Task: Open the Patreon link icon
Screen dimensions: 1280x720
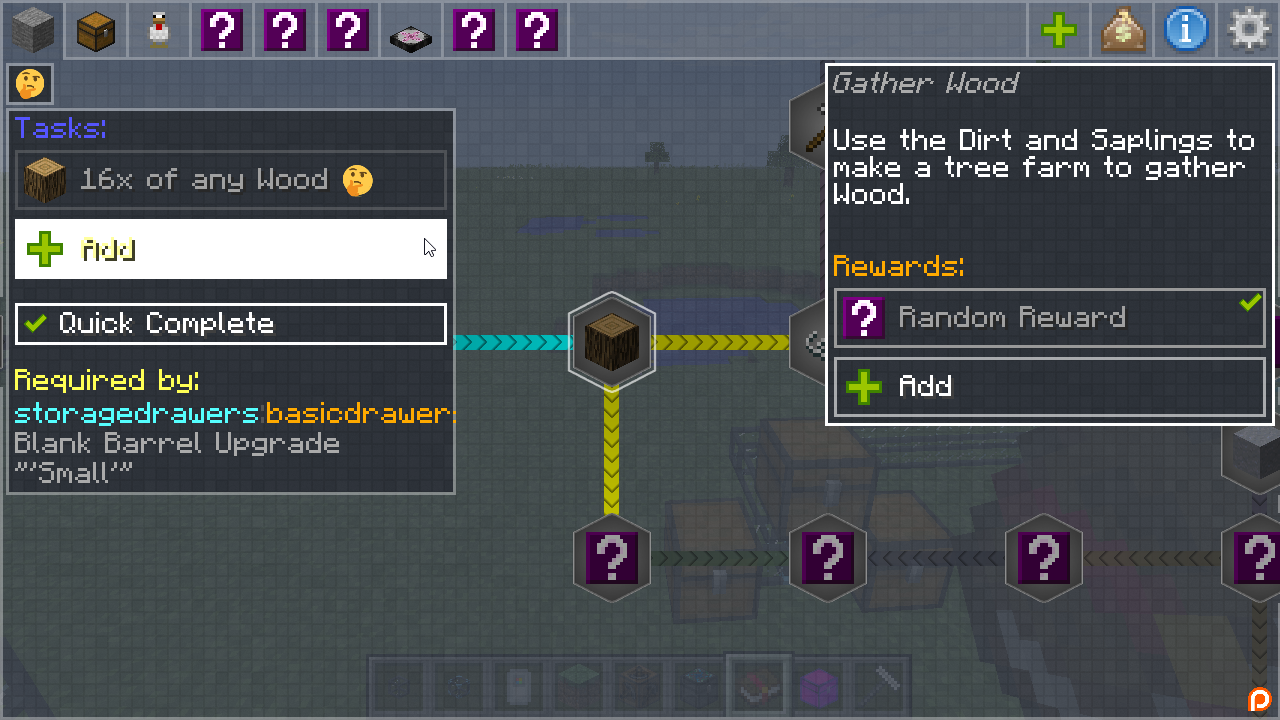Action: pyautogui.click(x=1257, y=699)
